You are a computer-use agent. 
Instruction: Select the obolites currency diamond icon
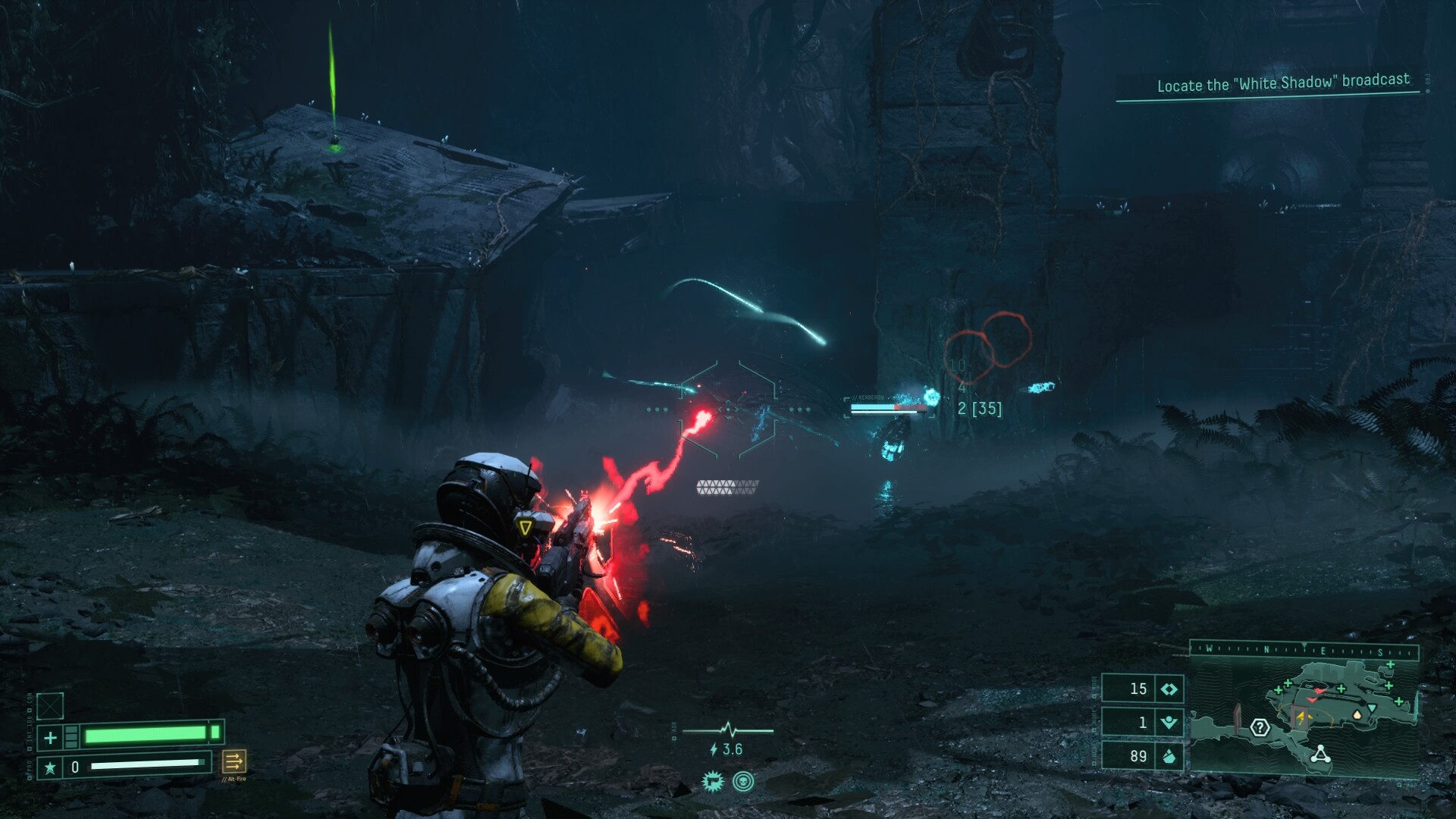click(1169, 689)
